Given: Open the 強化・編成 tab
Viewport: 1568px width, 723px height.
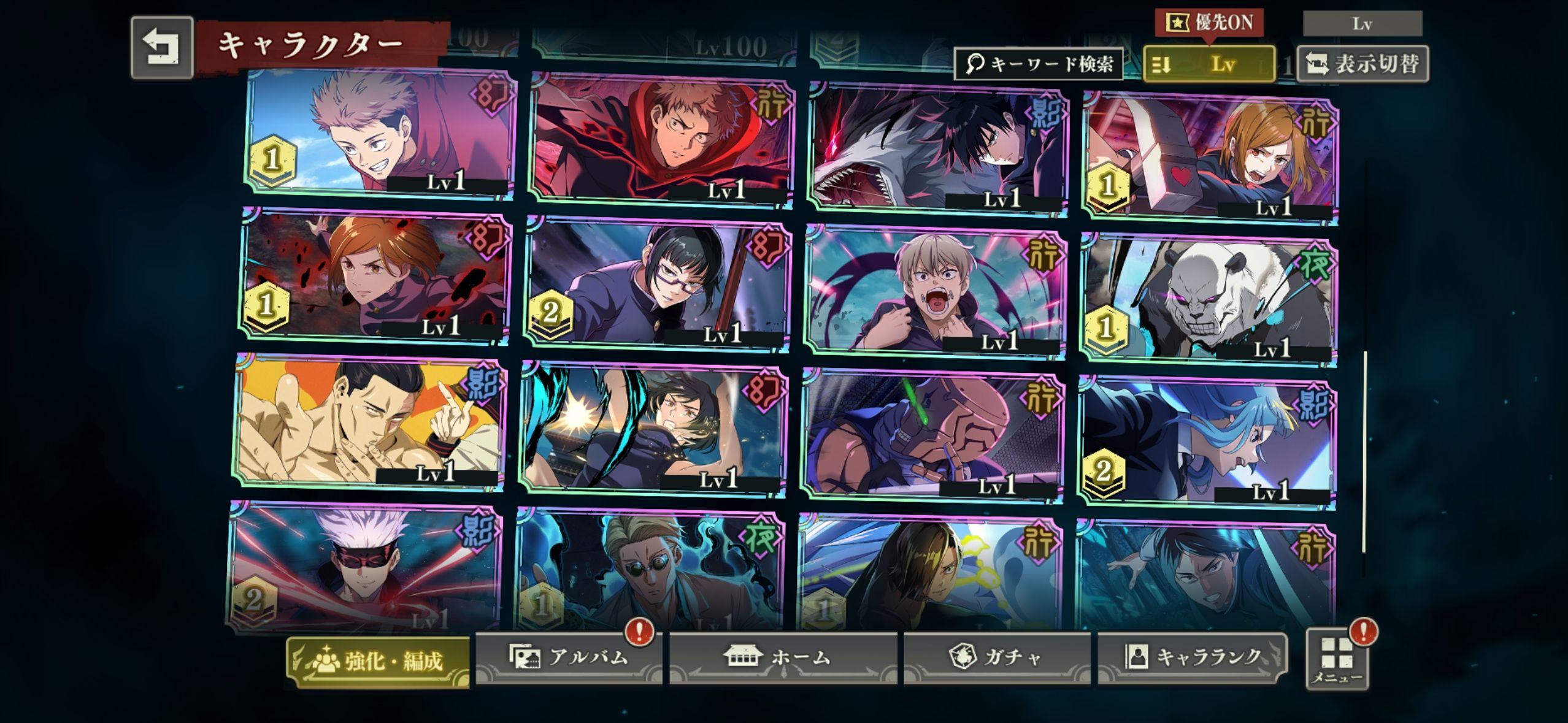Looking at the screenshot, I should (x=379, y=661).
